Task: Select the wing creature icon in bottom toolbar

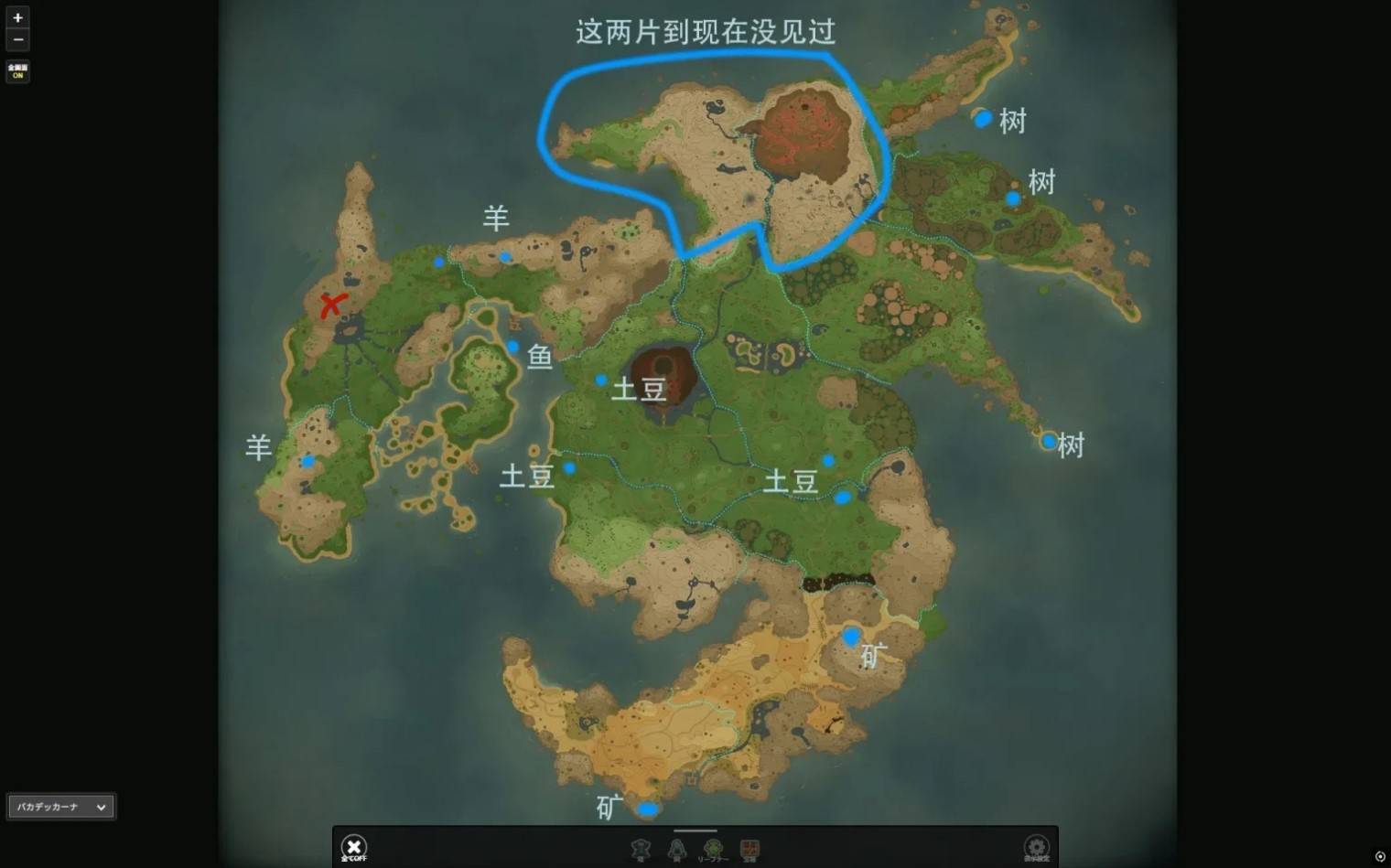Action: click(x=677, y=849)
